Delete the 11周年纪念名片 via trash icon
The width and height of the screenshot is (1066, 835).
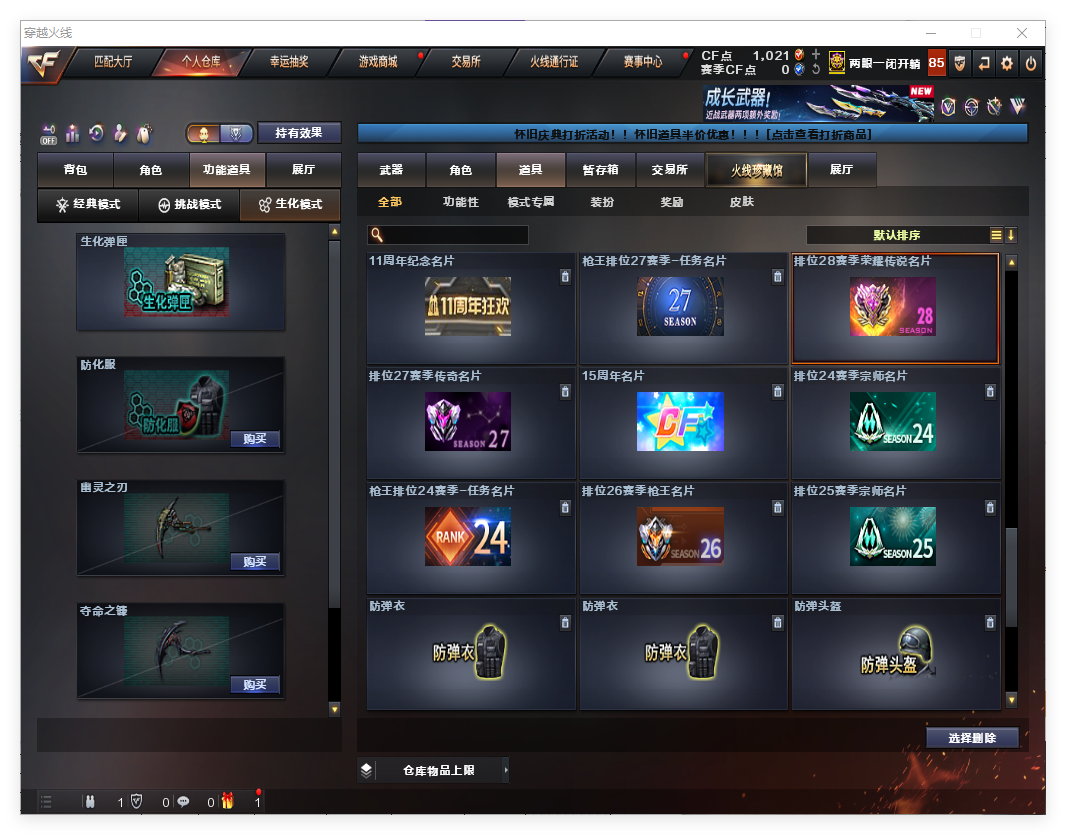pos(565,277)
